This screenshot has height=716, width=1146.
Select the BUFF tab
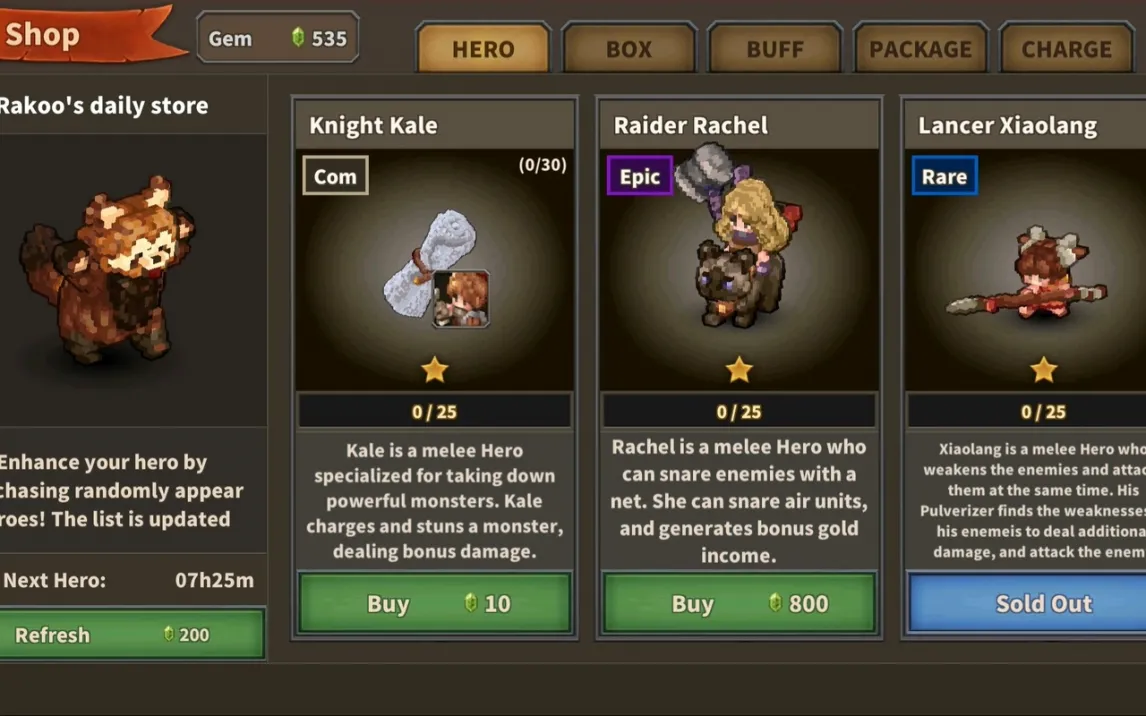point(775,49)
